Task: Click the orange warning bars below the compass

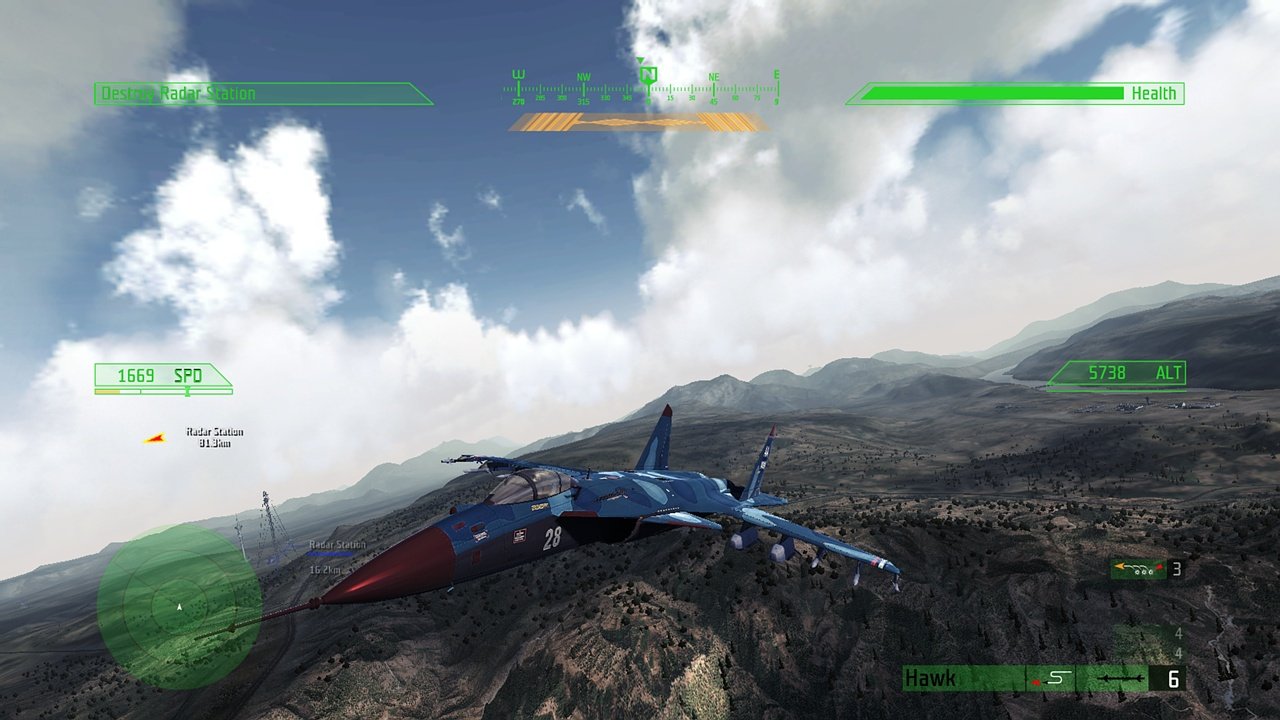Action: pos(640,122)
